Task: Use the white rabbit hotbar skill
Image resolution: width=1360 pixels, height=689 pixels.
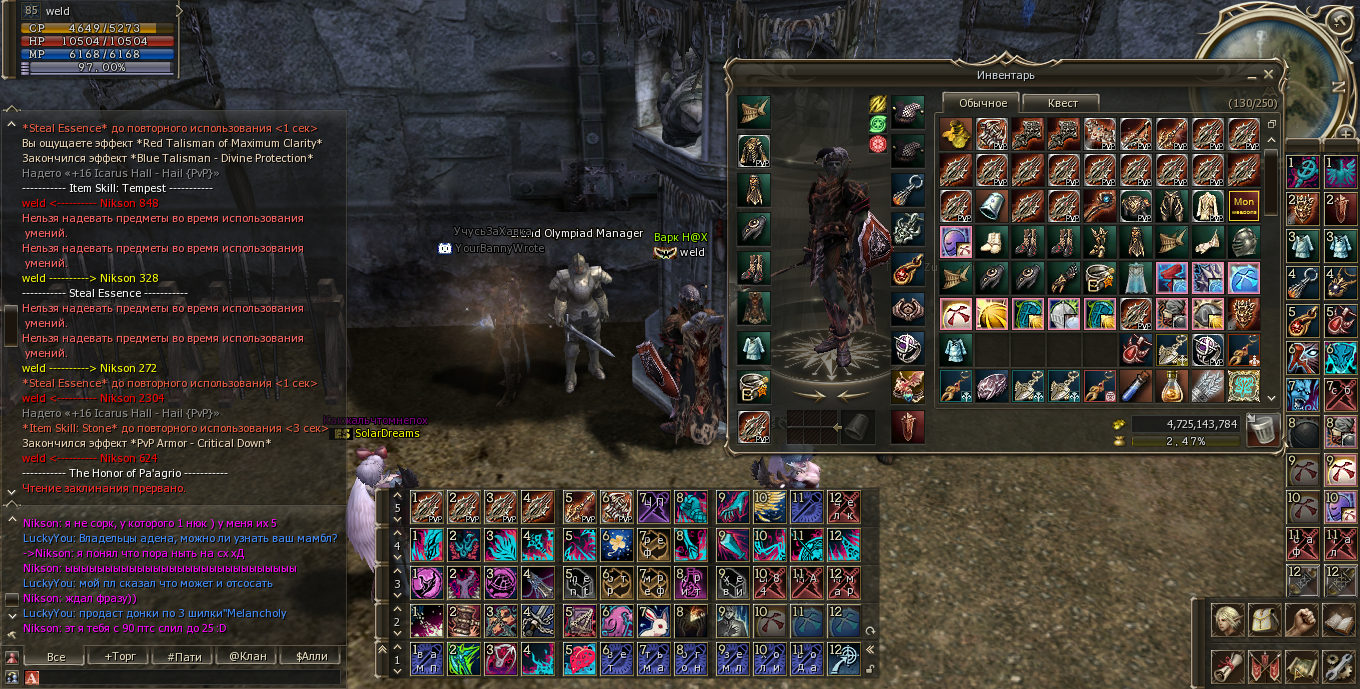Action: 654,622
